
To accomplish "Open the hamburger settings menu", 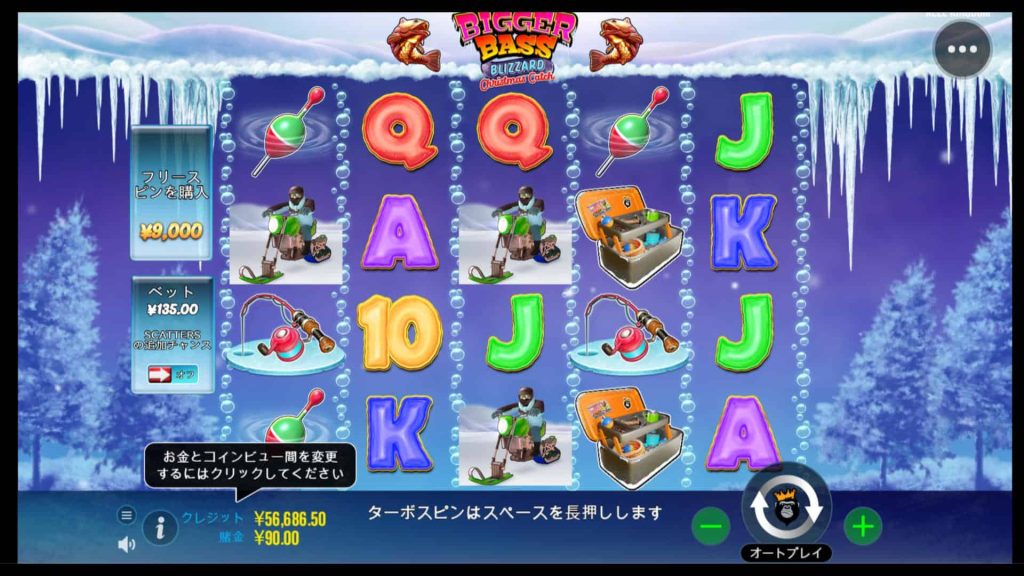I will point(126,515).
